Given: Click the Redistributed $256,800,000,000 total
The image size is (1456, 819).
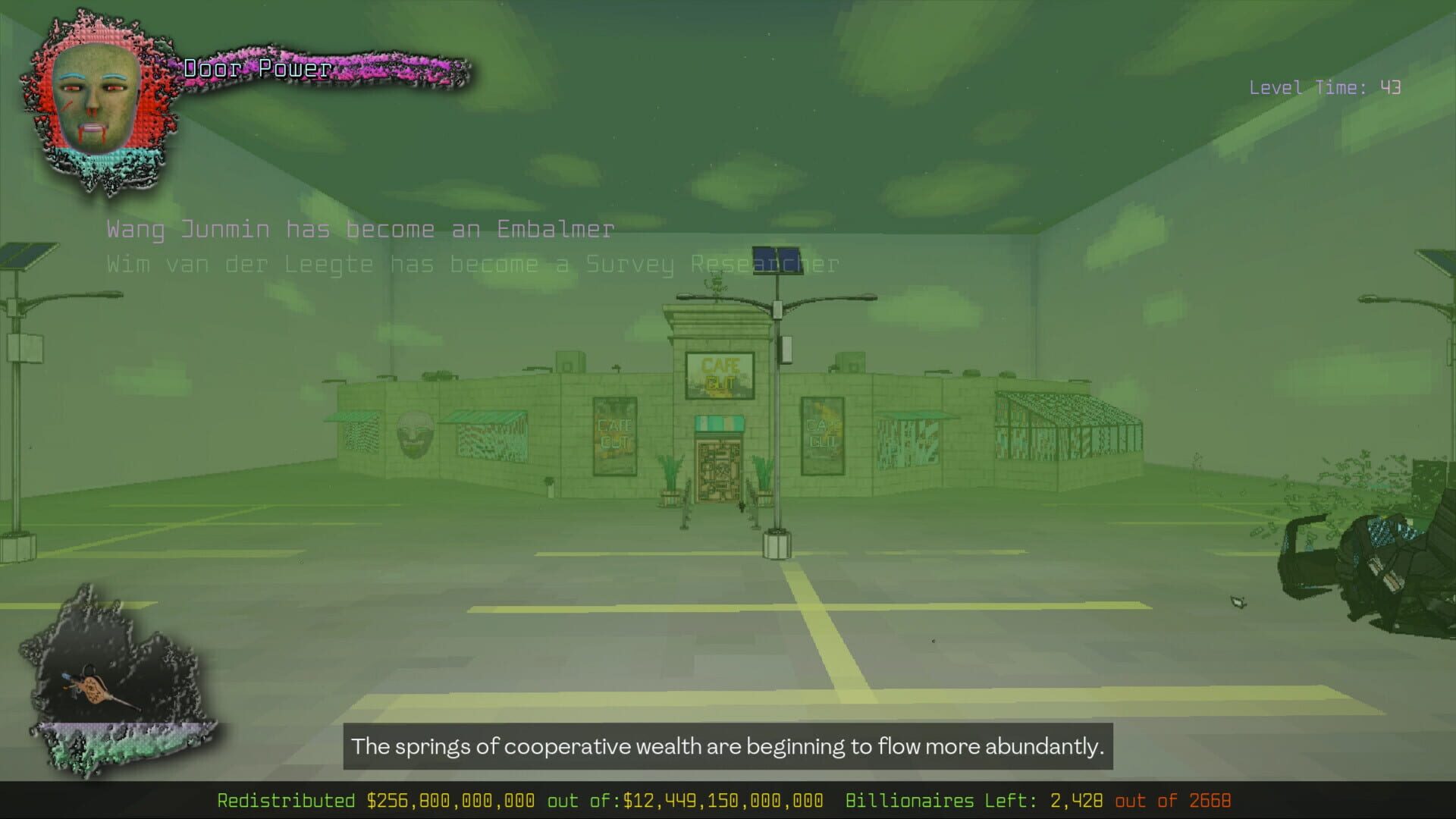Looking at the screenshot, I should [375, 800].
